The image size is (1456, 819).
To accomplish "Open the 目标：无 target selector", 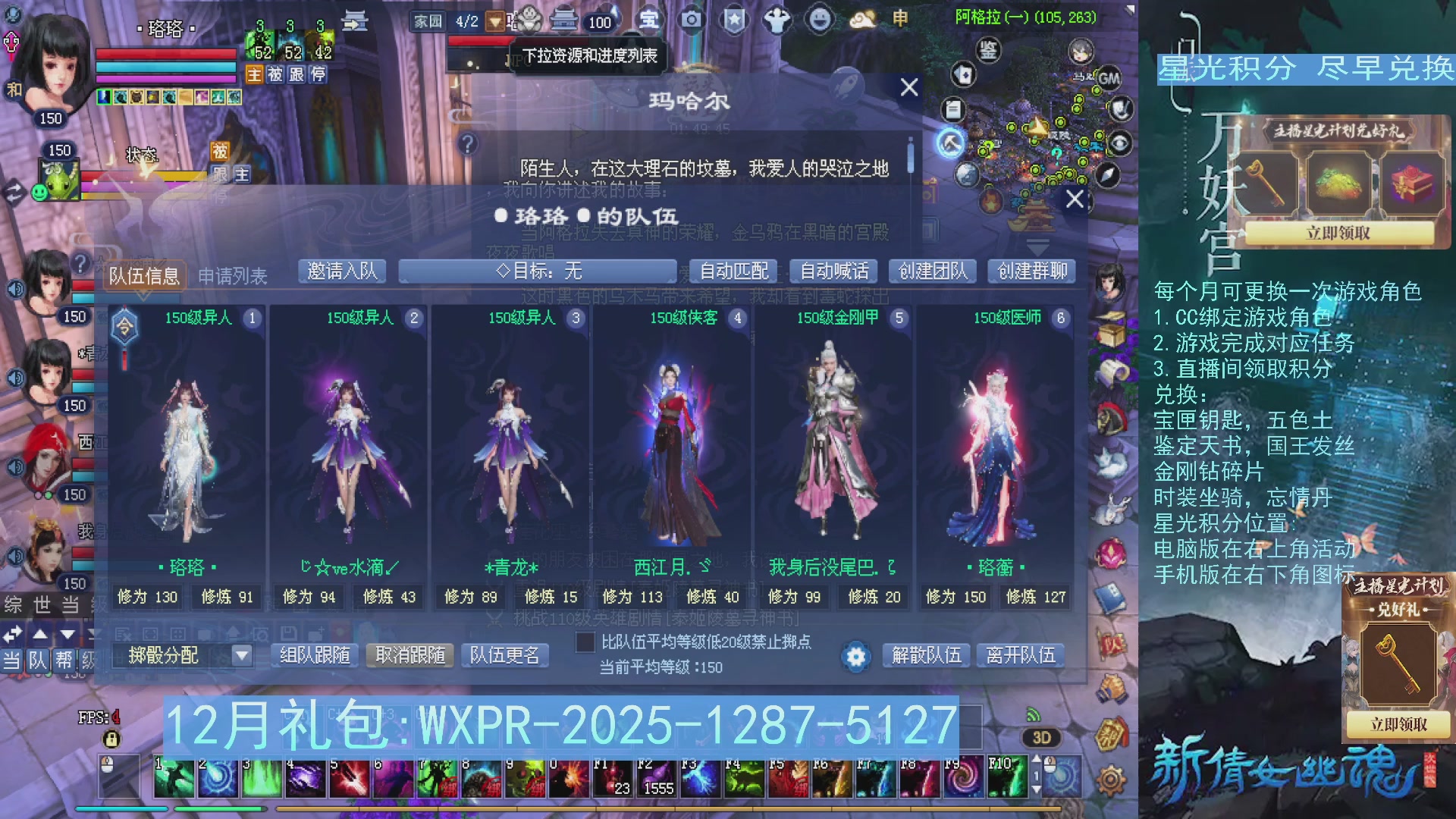I will tap(538, 271).
